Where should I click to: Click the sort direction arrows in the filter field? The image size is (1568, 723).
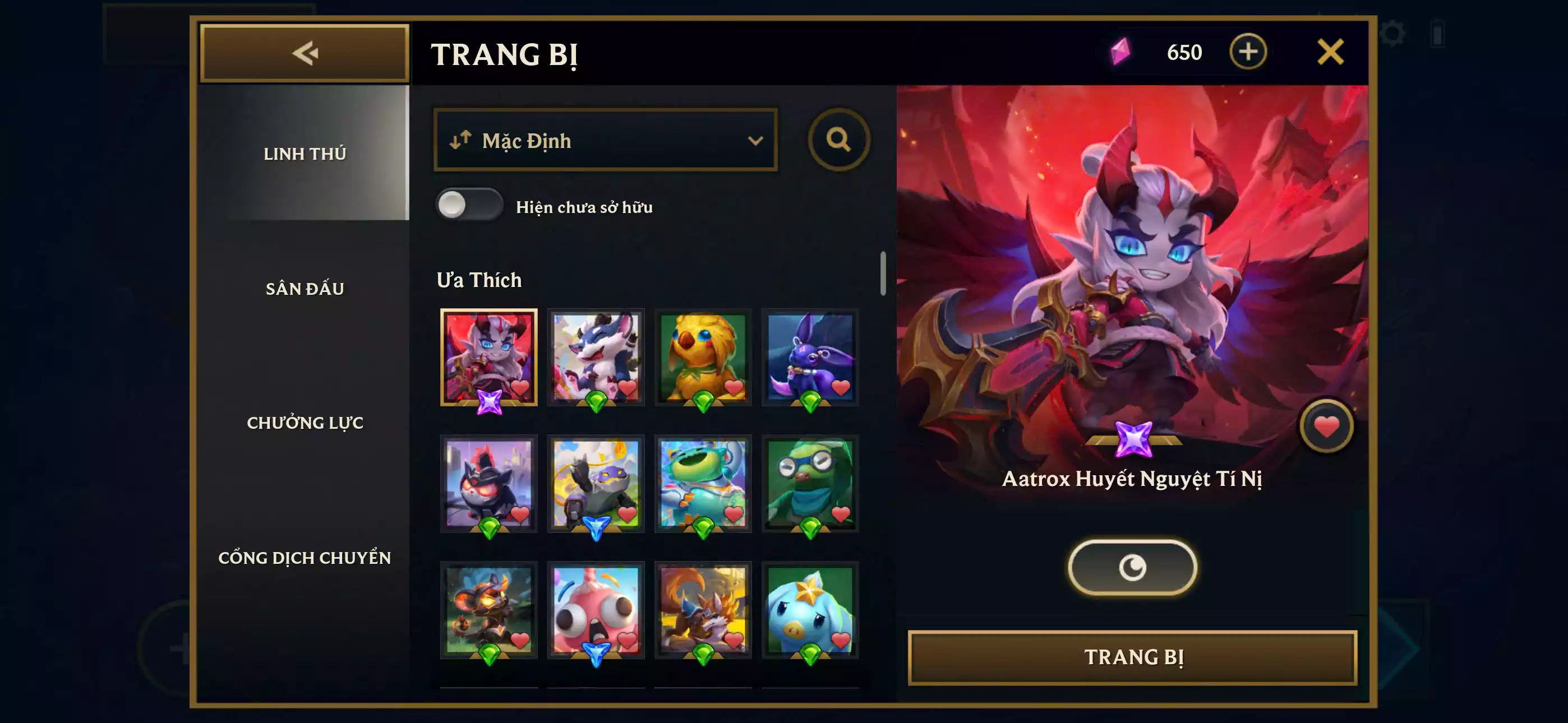[459, 141]
